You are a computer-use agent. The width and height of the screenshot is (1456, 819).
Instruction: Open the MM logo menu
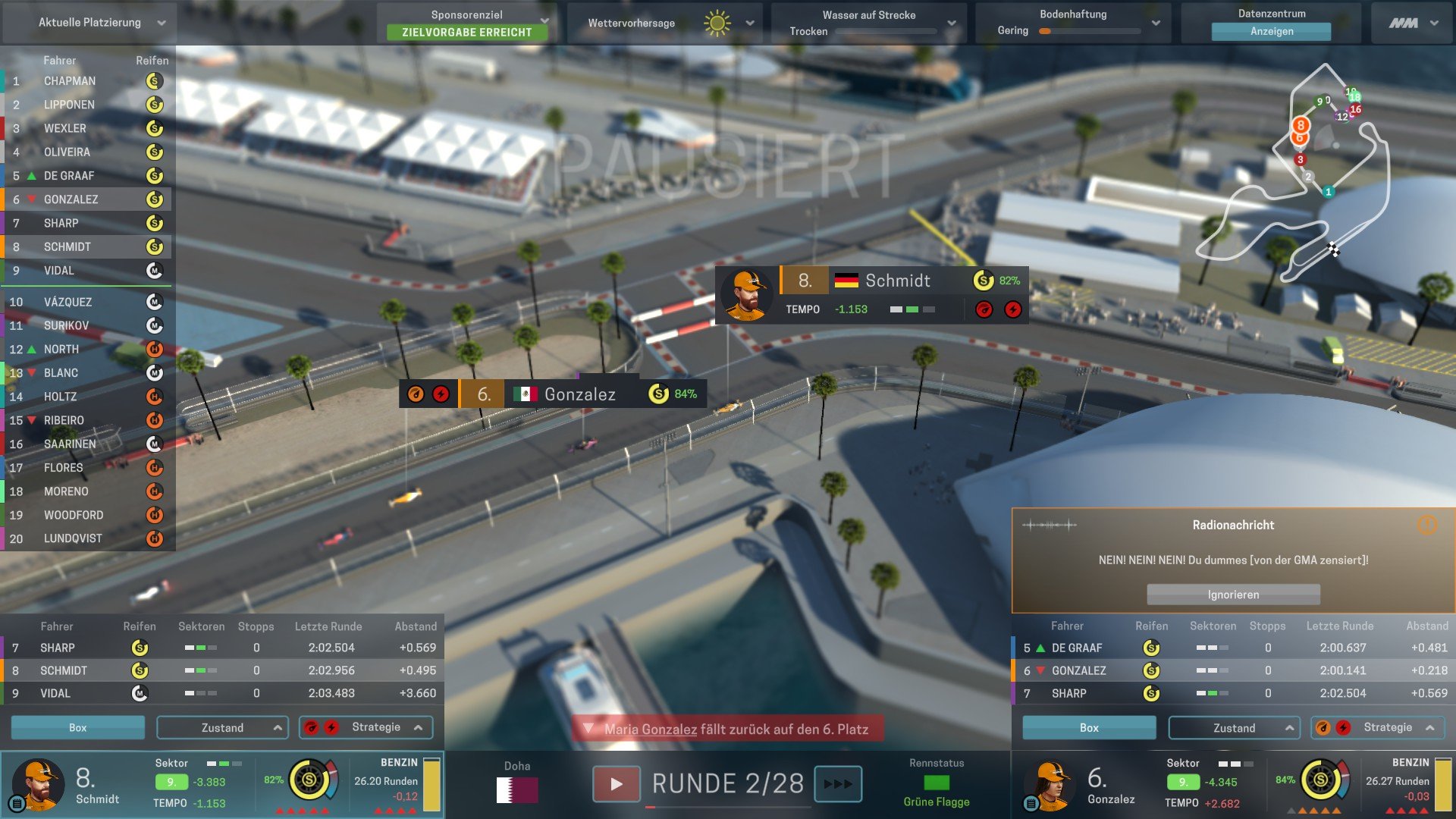1413,23
